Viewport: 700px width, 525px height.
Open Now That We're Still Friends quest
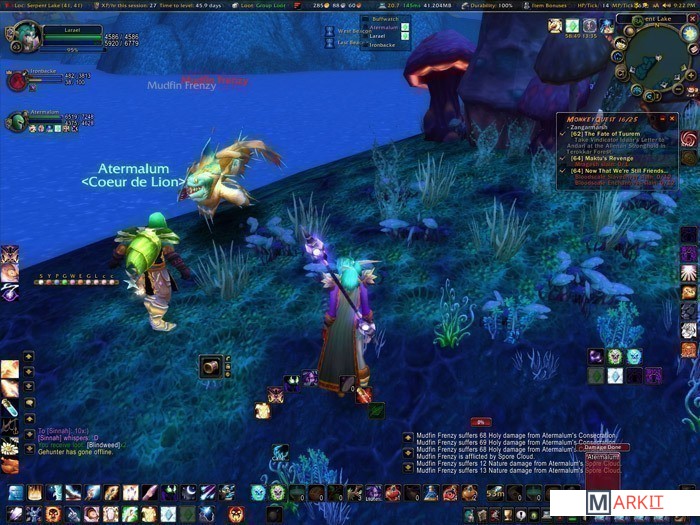(618, 170)
